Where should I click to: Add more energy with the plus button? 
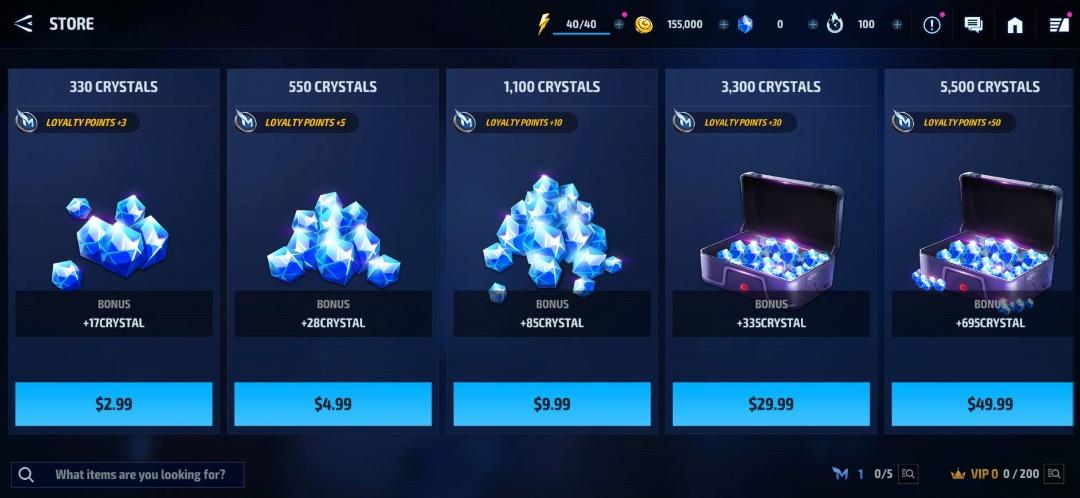pyautogui.click(x=619, y=25)
